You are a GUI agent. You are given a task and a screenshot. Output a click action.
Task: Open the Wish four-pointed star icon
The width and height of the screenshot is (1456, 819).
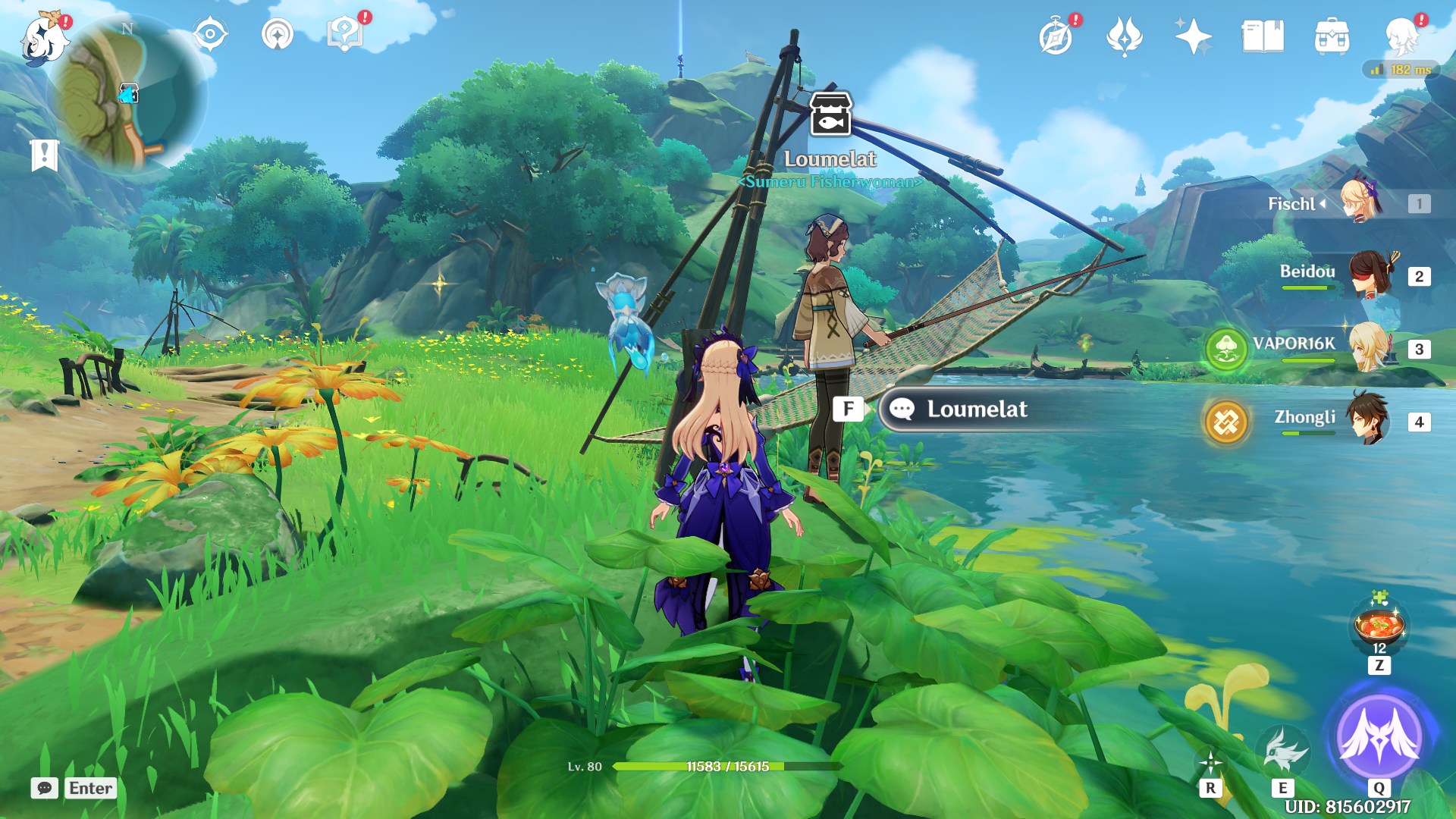point(1193,36)
